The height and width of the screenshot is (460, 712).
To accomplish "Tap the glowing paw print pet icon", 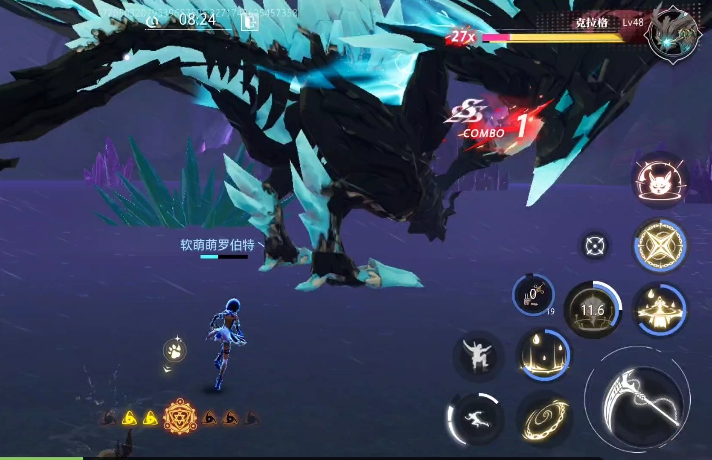I will tap(175, 351).
